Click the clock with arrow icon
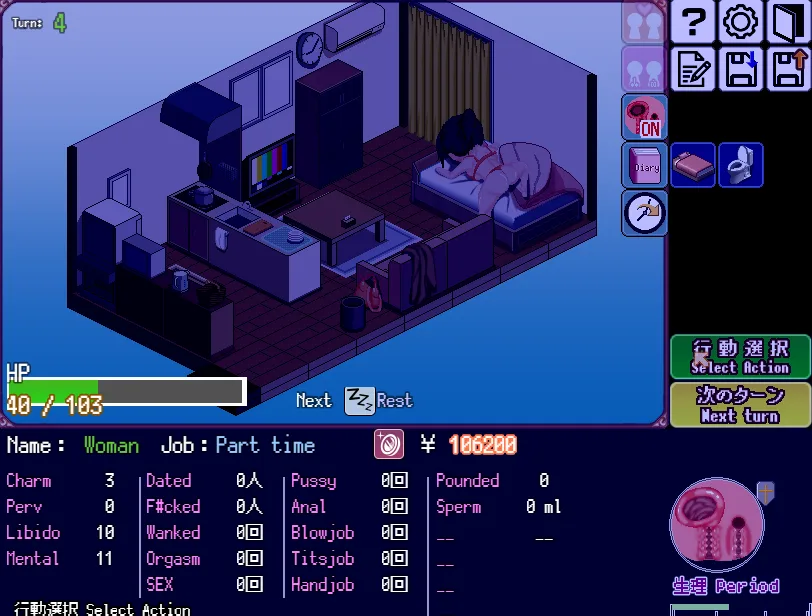Viewport: 812px width, 616px height. tap(644, 212)
